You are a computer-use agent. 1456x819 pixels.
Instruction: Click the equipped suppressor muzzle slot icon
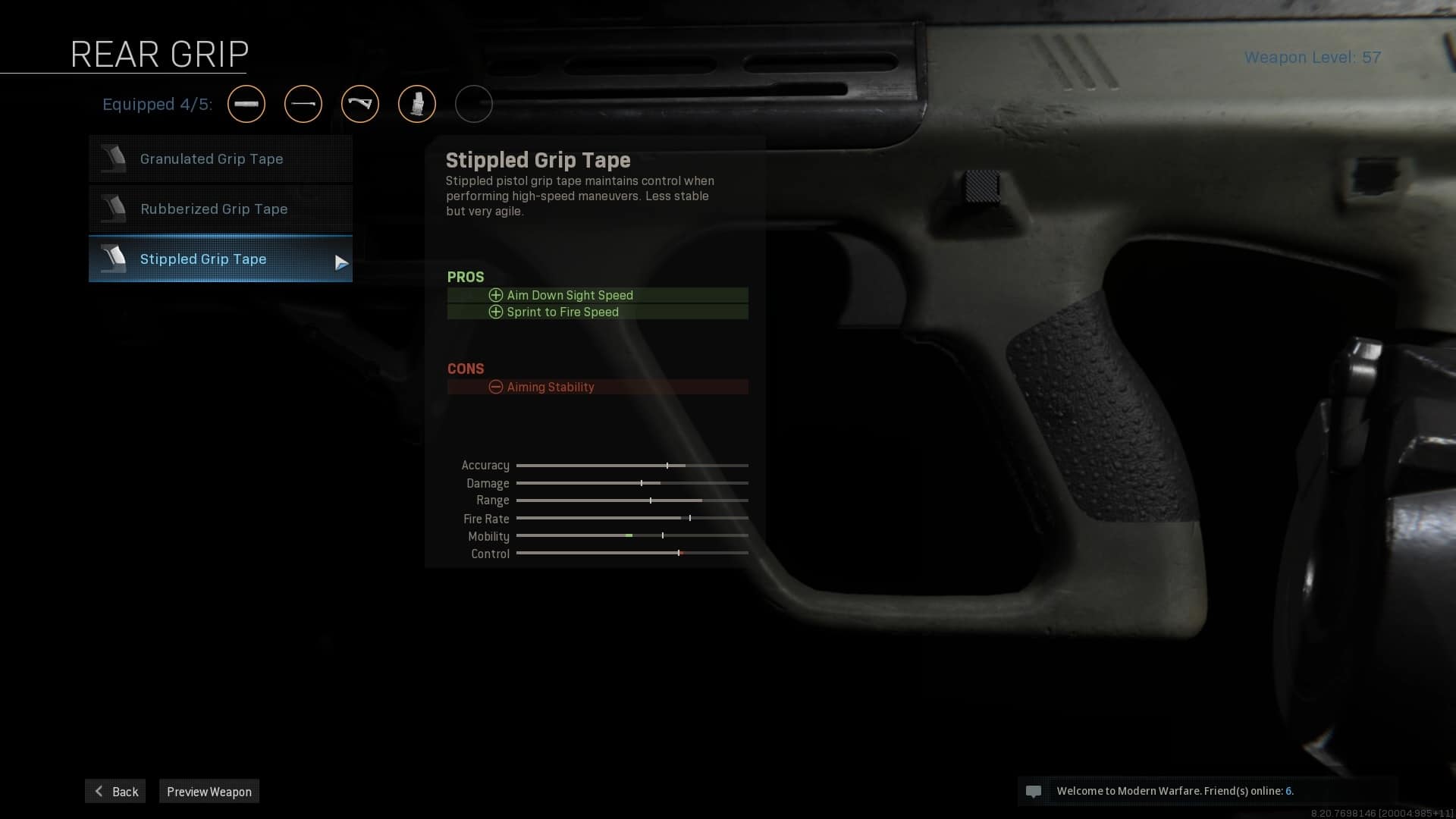click(246, 104)
